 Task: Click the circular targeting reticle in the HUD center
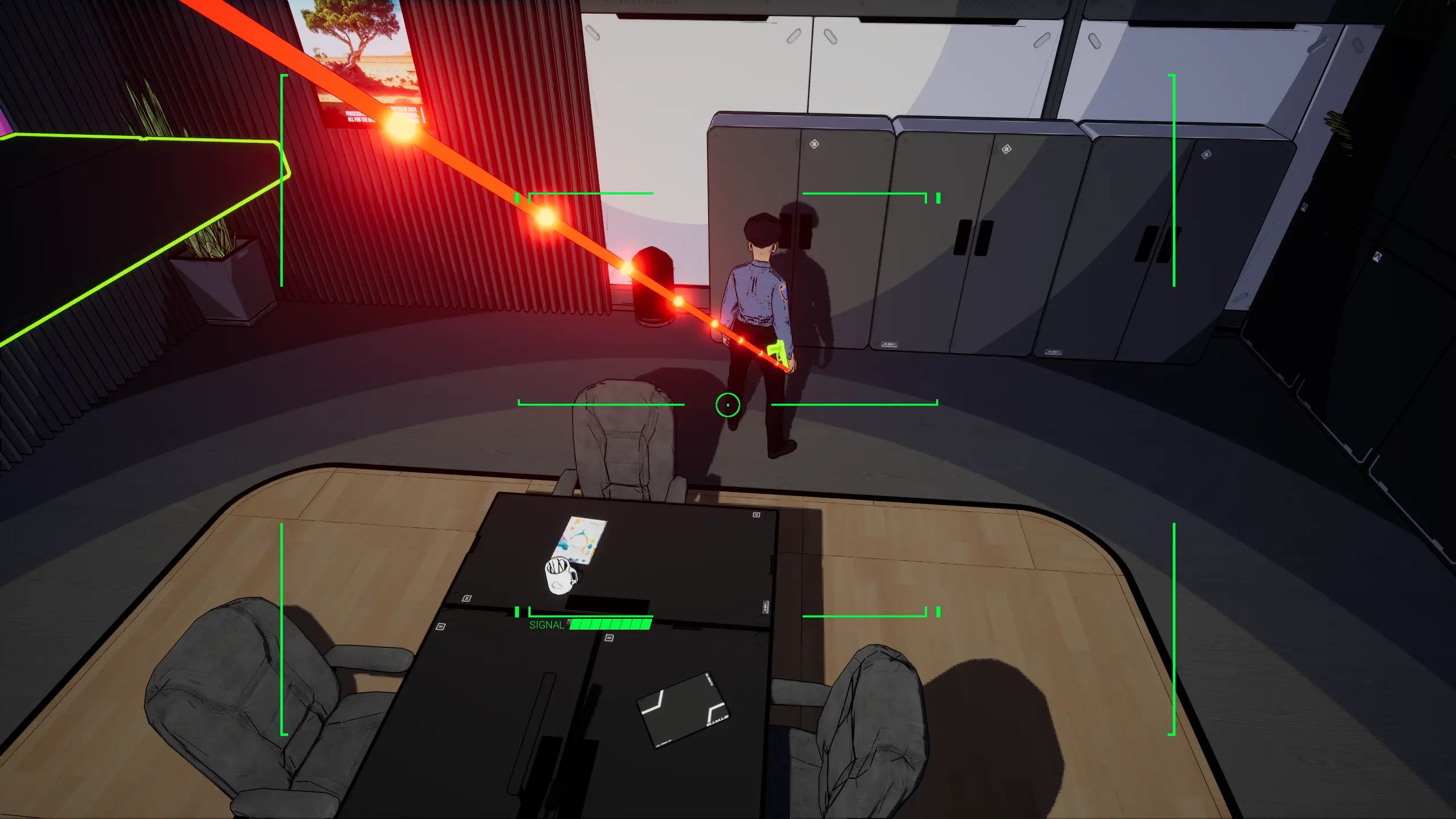tap(729, 404)
